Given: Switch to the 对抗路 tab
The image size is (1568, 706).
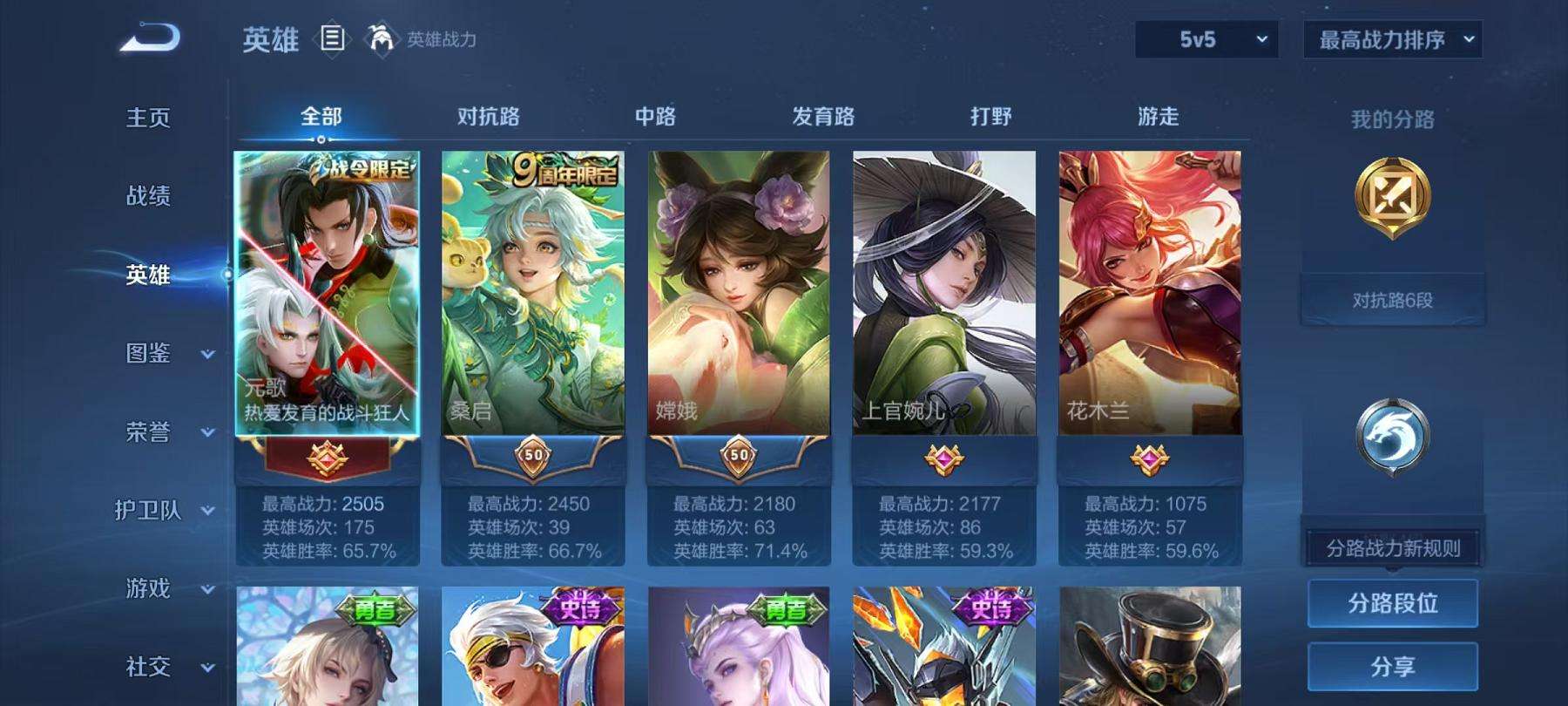Looking at the screenshot, I should (488, 116).
